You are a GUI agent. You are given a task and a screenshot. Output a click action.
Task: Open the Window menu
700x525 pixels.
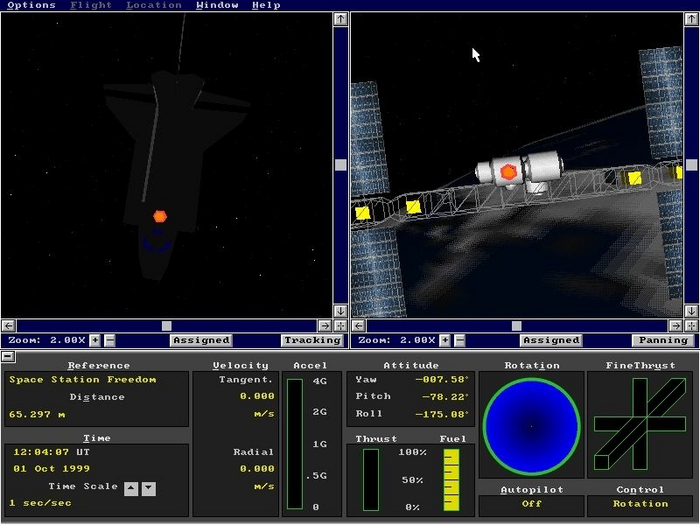pyautogui.click(x=217, y=5)
